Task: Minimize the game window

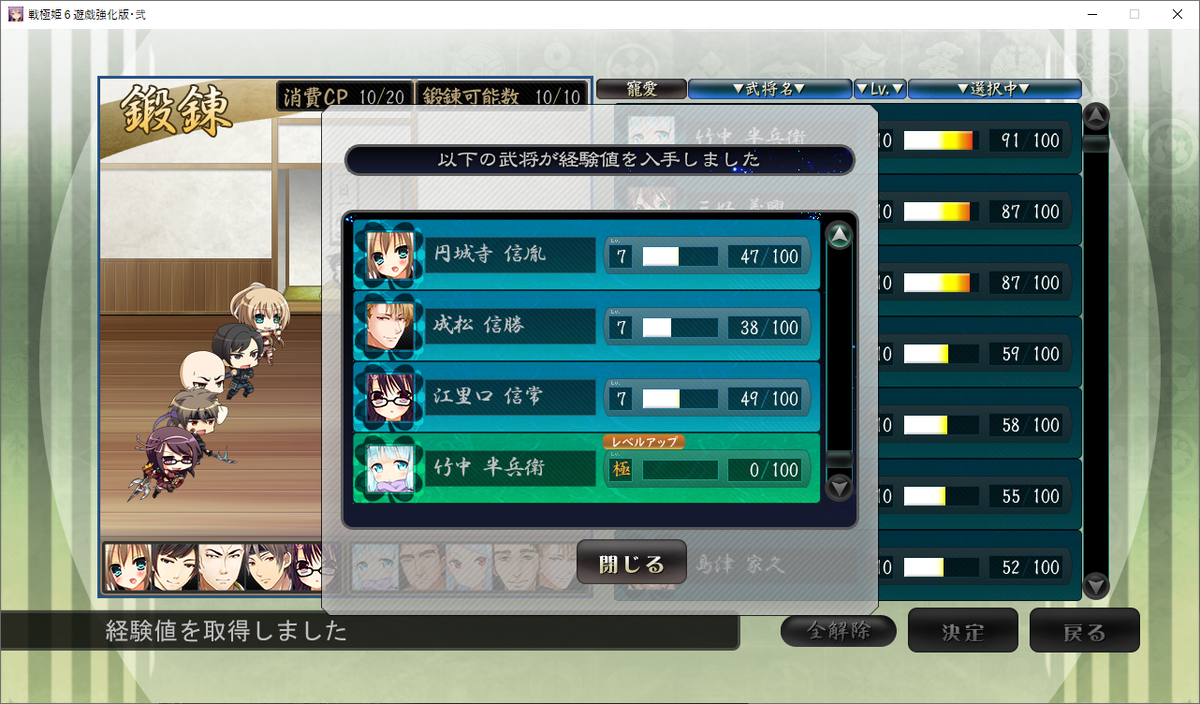Action: (1086, 14)
